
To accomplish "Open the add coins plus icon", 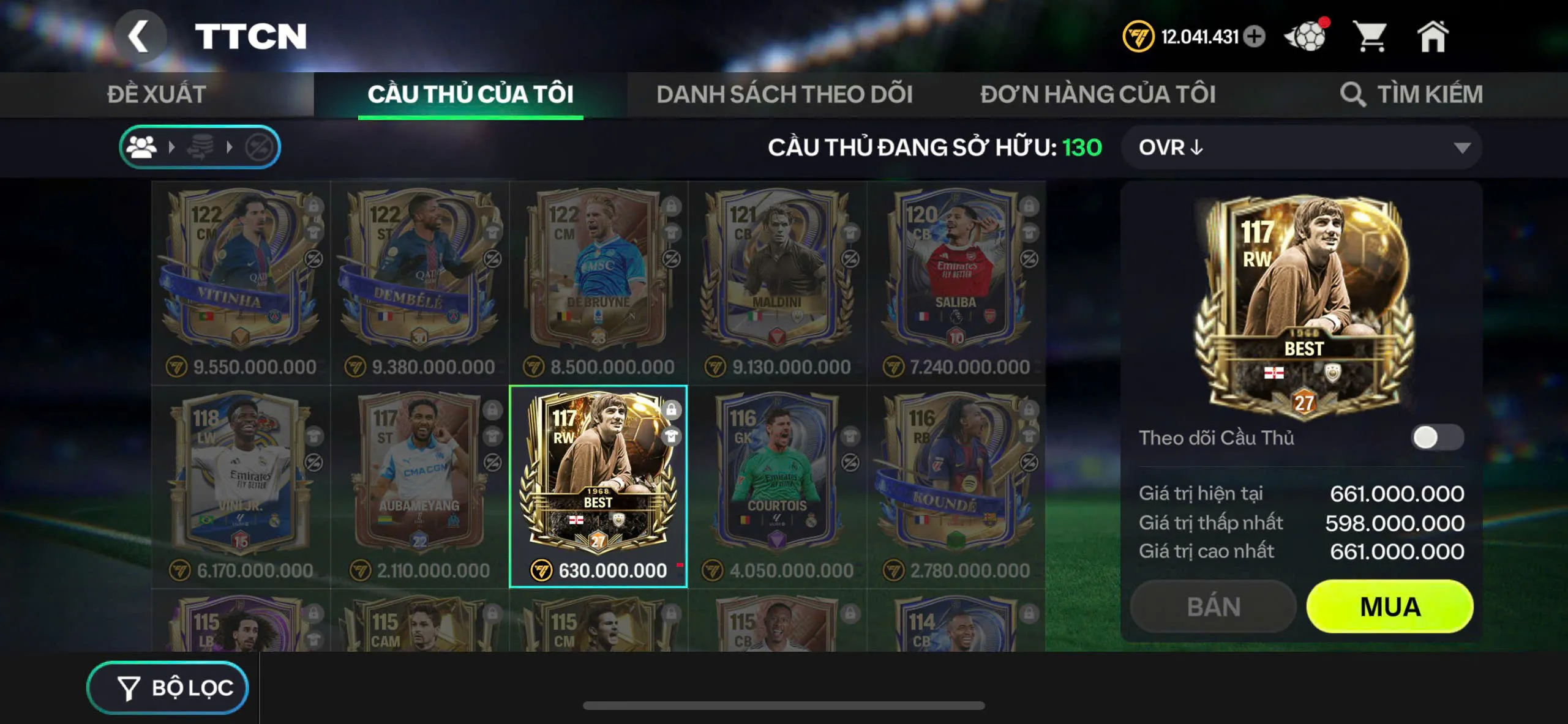I will 1255,37.
